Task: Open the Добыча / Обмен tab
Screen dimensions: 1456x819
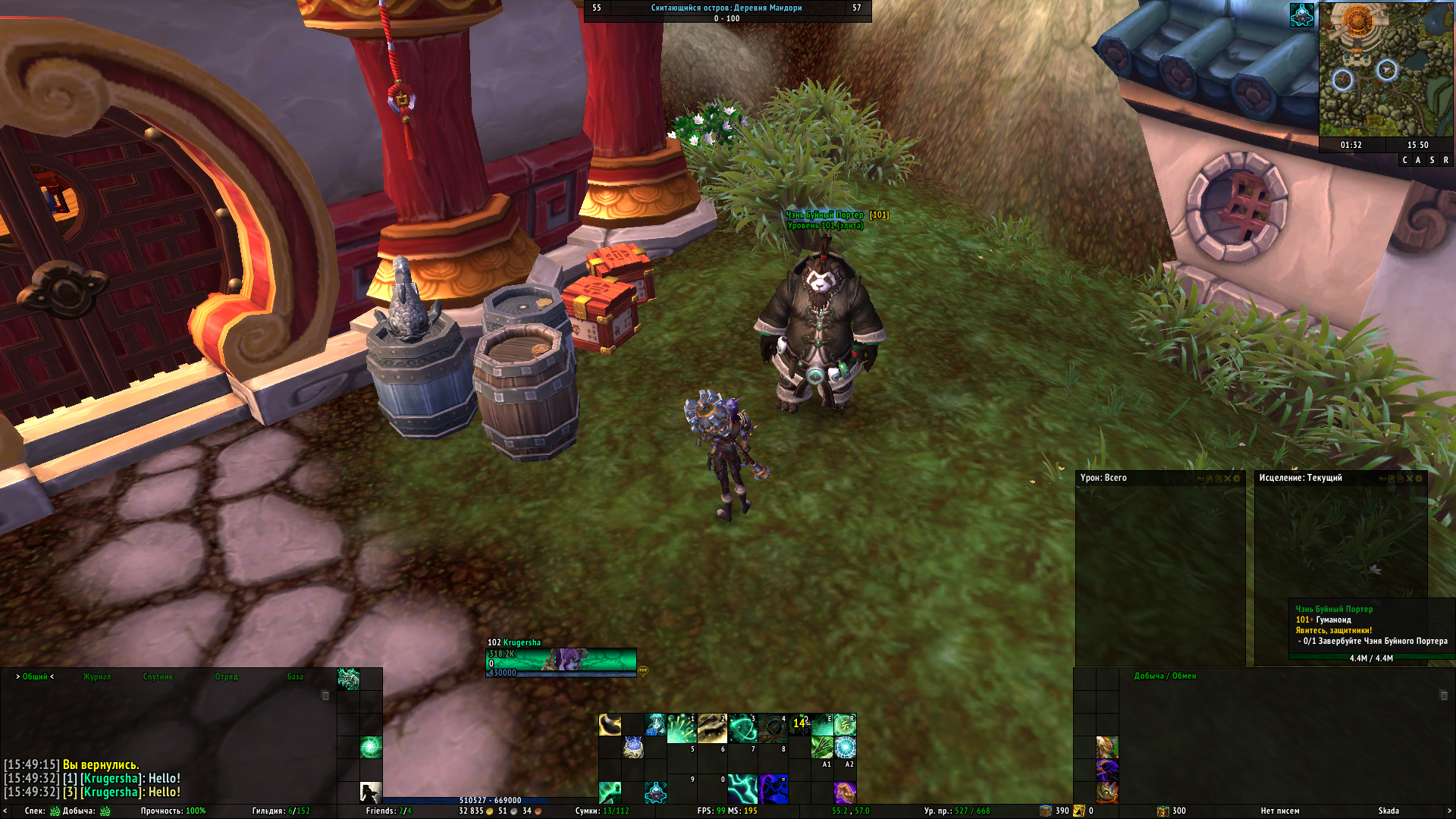Action: (1165, 676)
